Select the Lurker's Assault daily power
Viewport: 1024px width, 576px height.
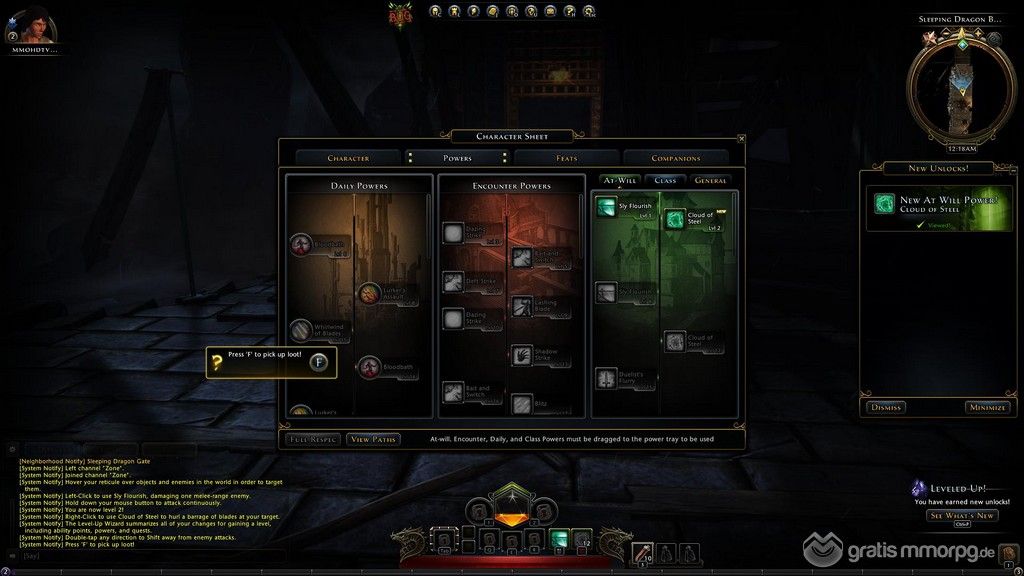coord(369,293)
